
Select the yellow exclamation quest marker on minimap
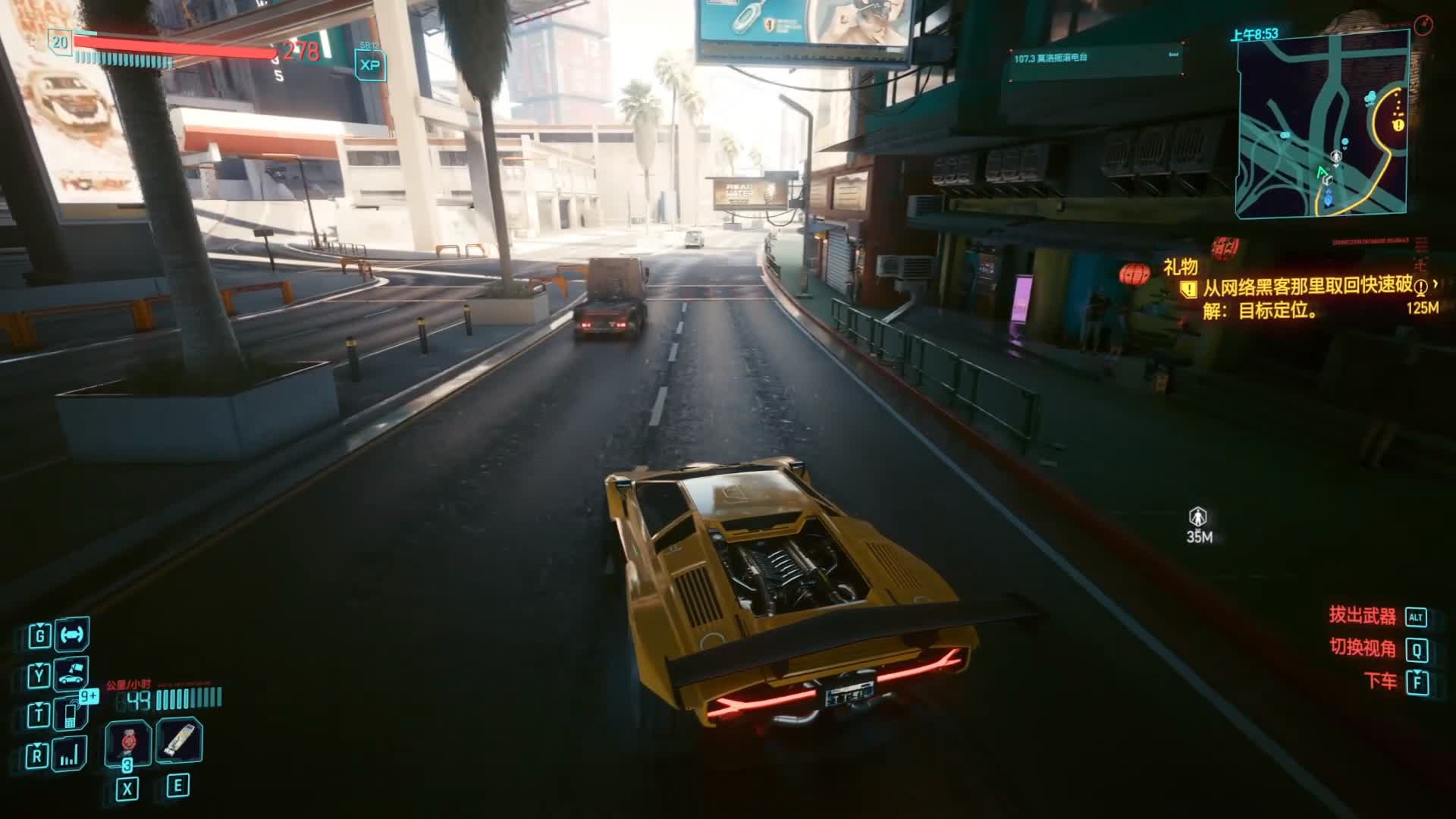click(1398, 124)
